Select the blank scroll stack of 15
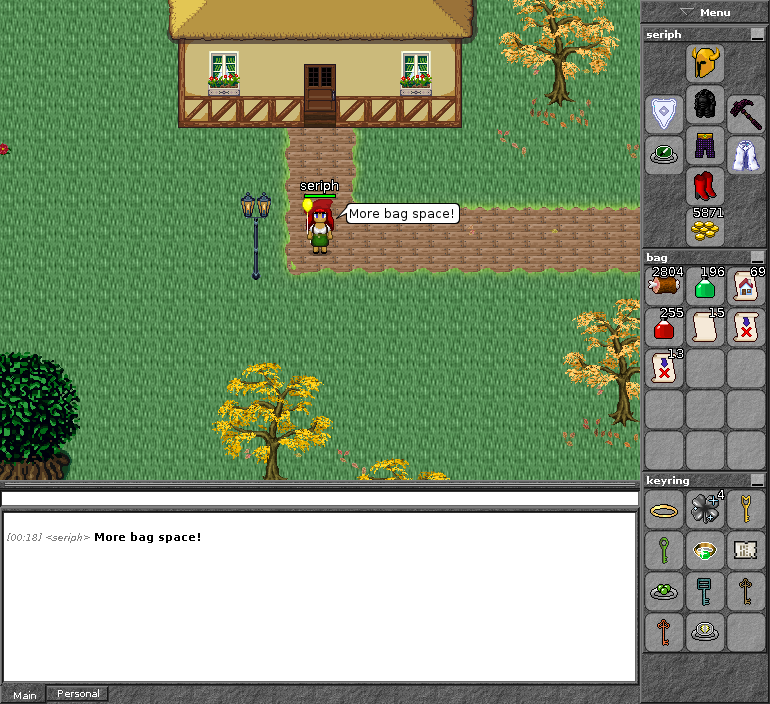Screen dimensions: 770x704 (x=705, y=327)
